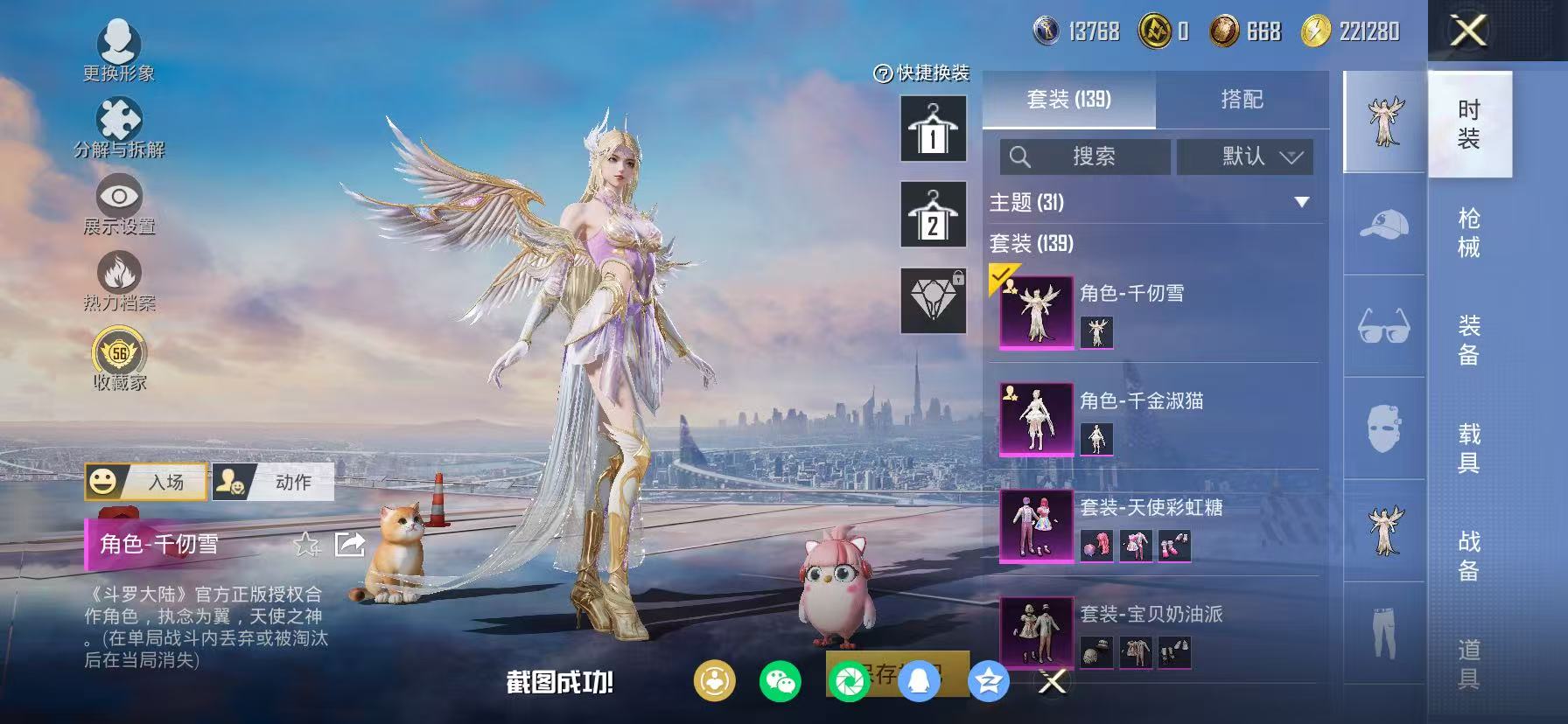The height and width of the screenshot is (724, 1568).
Task: Open the 默认 sorting dropdown
Action: click(x=1244, y=157)
